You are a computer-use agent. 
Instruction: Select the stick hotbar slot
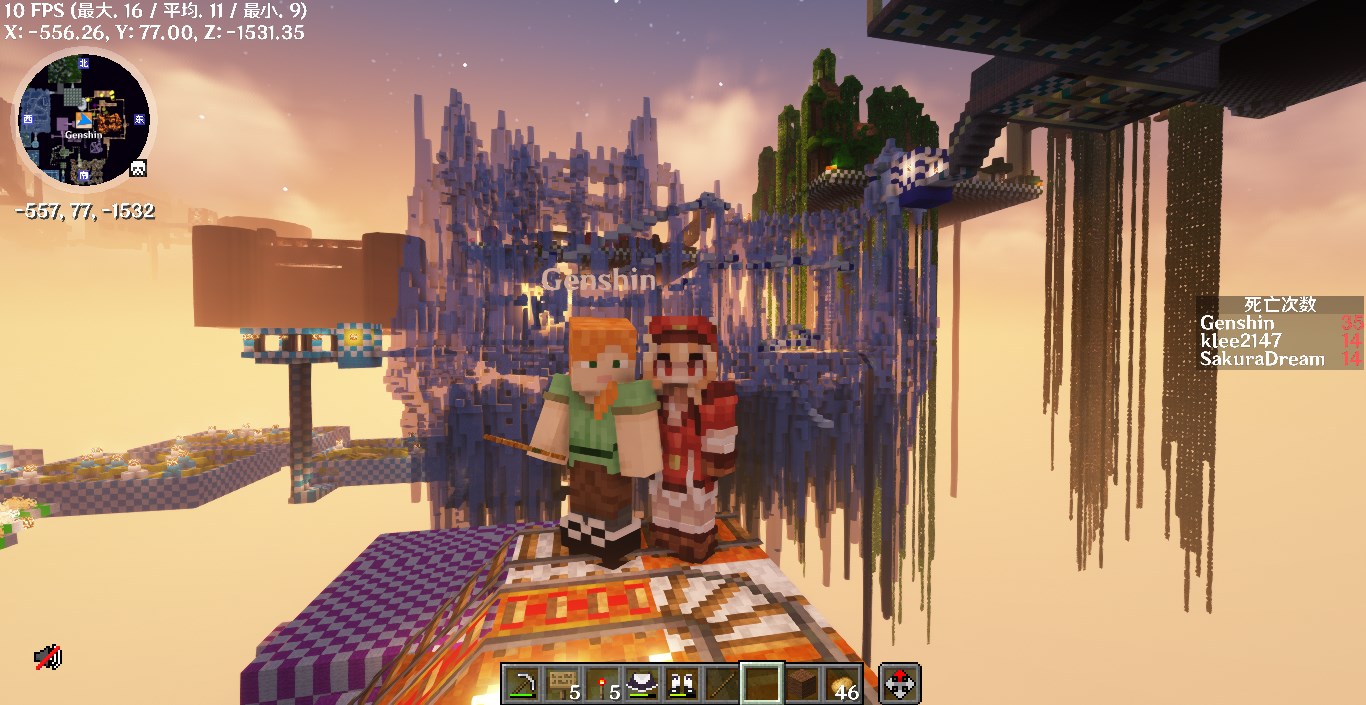(721, 684)
